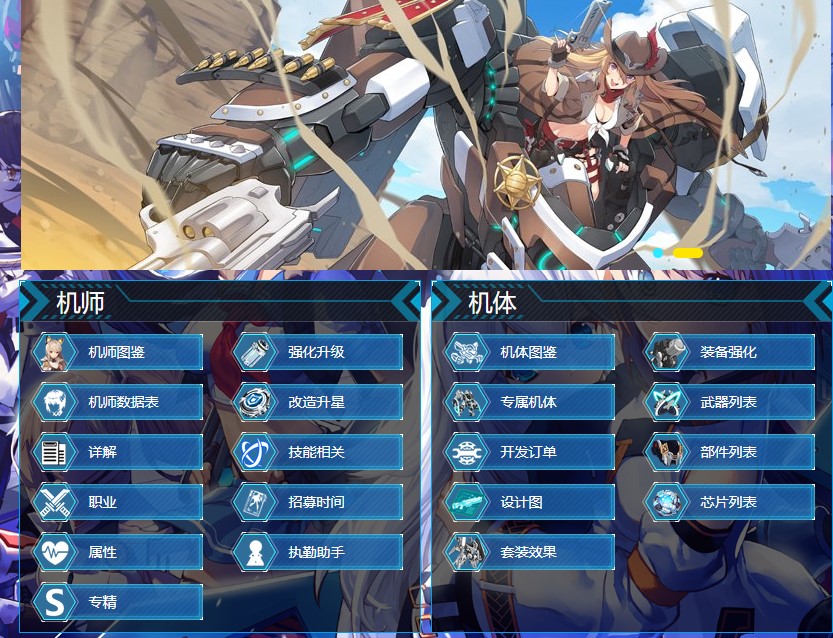Open the 机体图鉴 mech gallery
Image resolution: width=833 pixels, height=638 pixels.
(529, 352)
